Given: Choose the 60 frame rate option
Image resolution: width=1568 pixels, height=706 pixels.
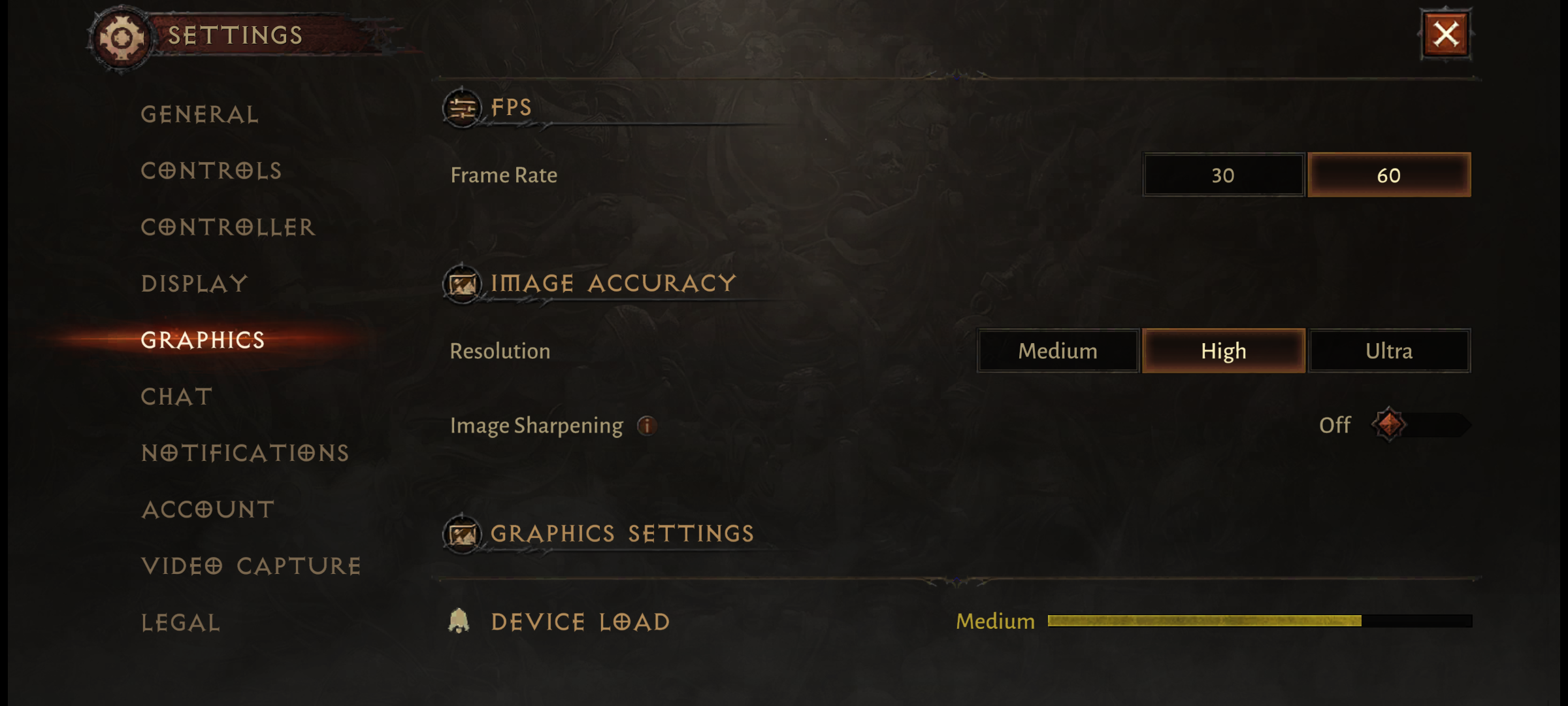Looking at the screenshot, I should point(1389,175).
